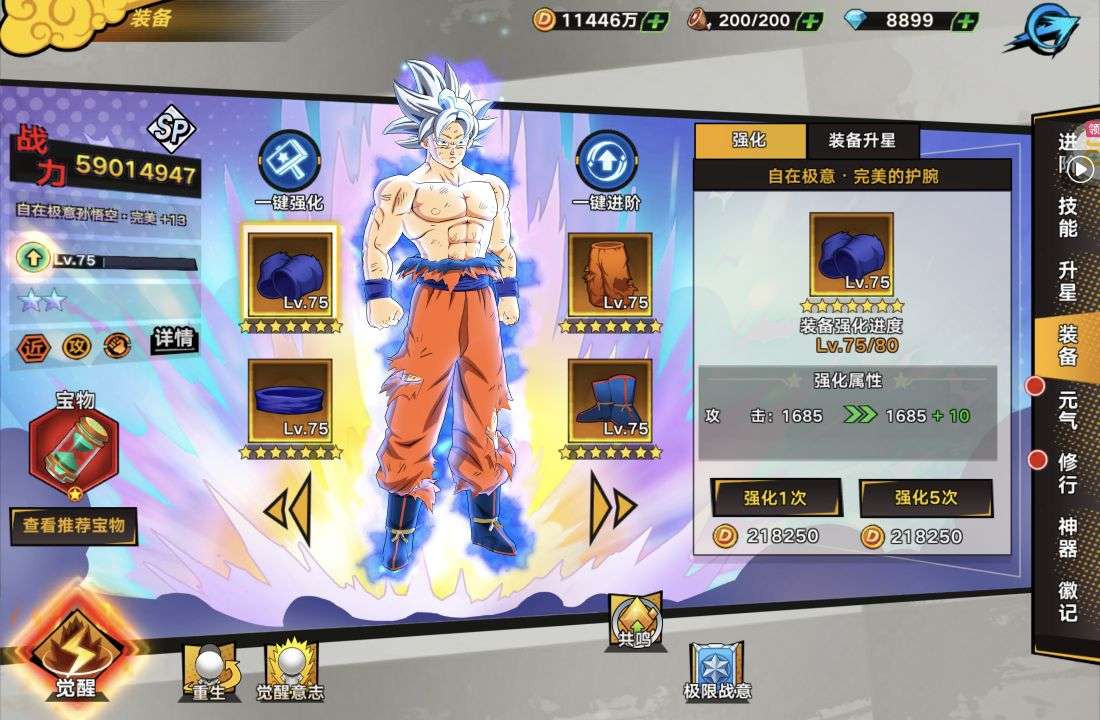This screenshot has width=1100, height=720.
Task: Add diamonds with the plus button
Action: click(x=965, y=20)
